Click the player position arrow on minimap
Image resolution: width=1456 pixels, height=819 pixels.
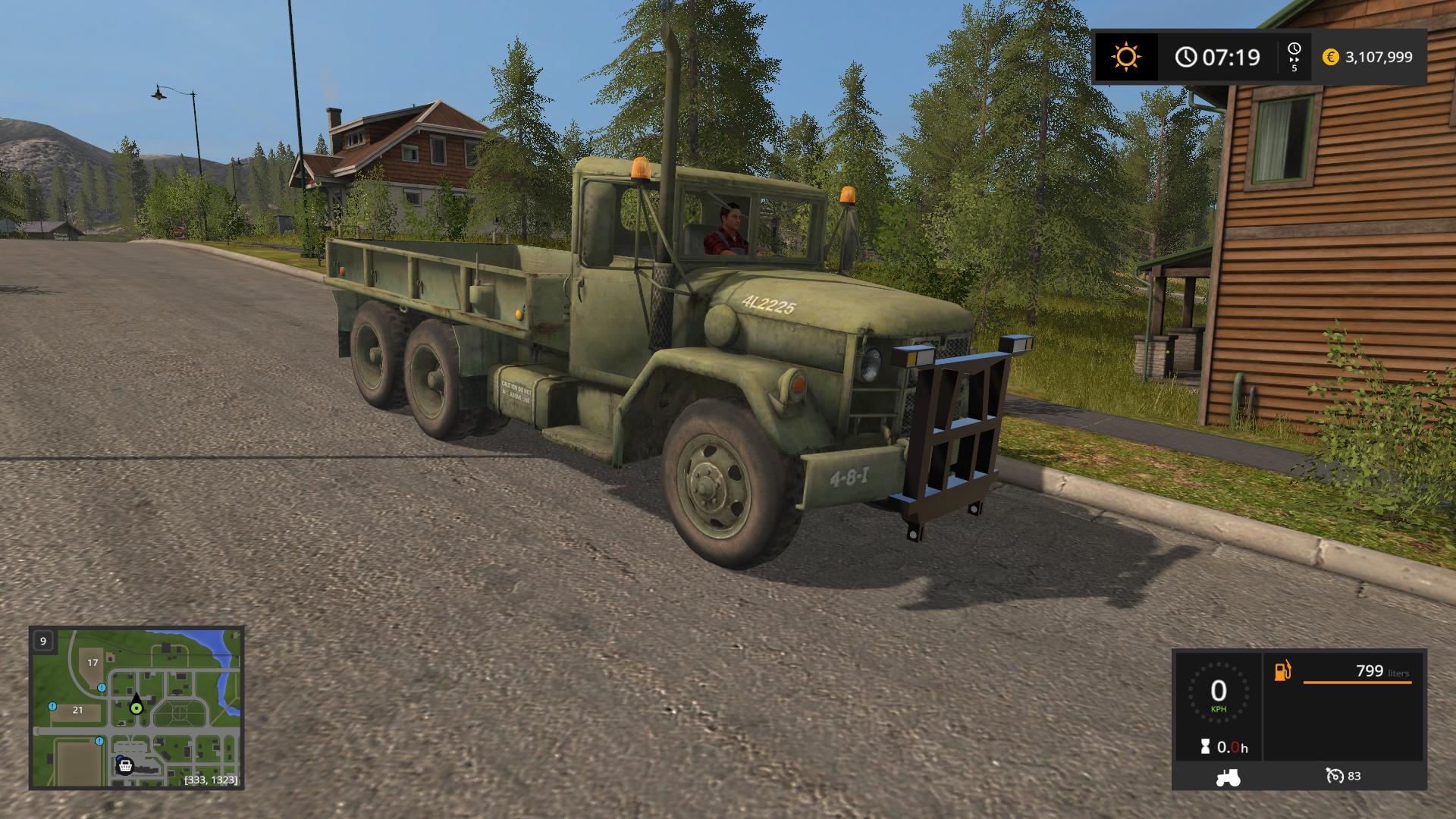(136, 701)
